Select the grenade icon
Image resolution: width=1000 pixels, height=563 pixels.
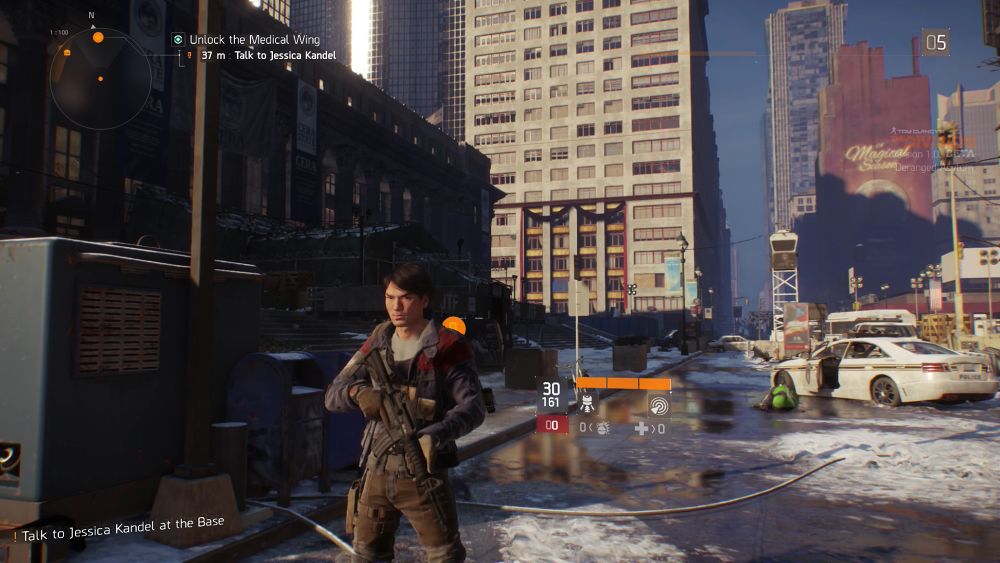click(602, 428)
